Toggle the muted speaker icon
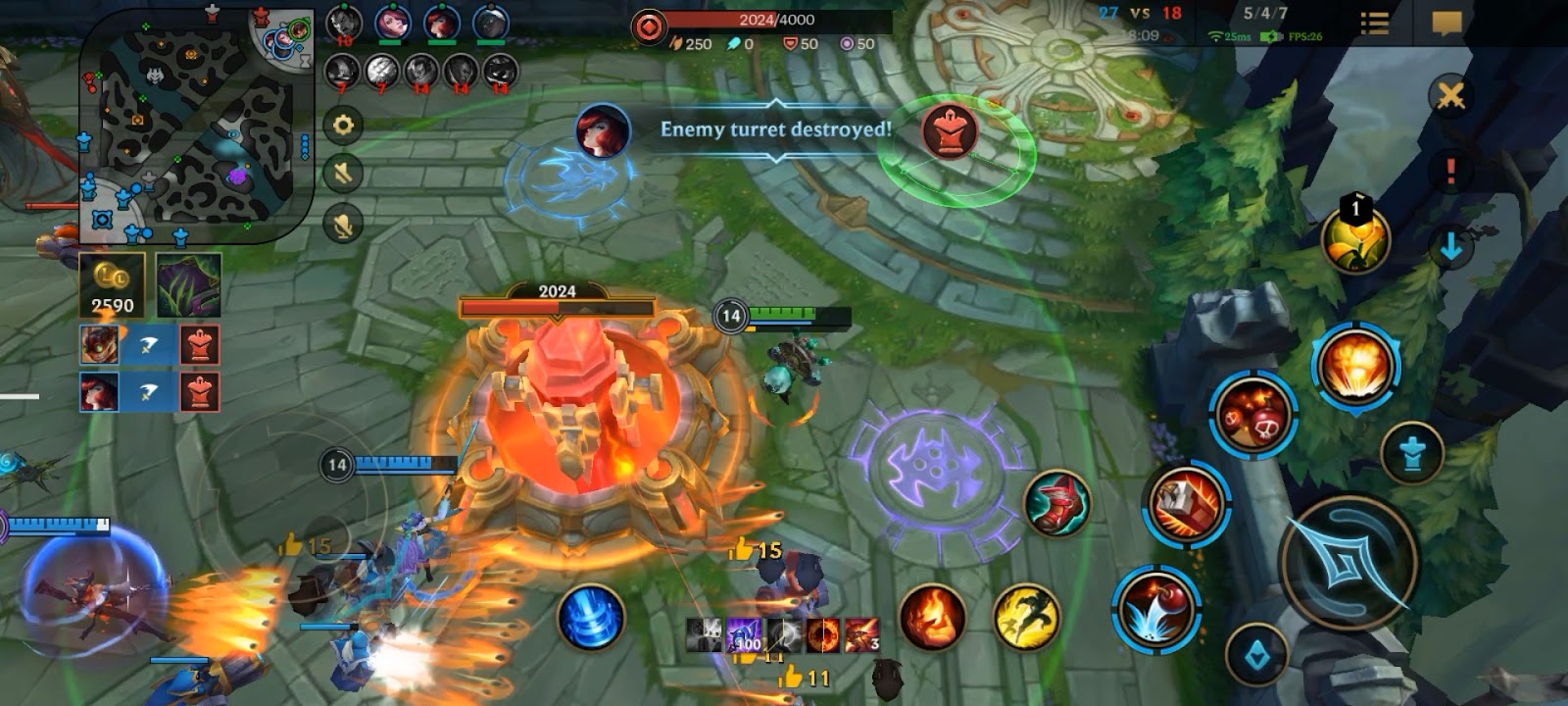Image resolution: width=1568 pixels, height=706 pixels. 343,175
